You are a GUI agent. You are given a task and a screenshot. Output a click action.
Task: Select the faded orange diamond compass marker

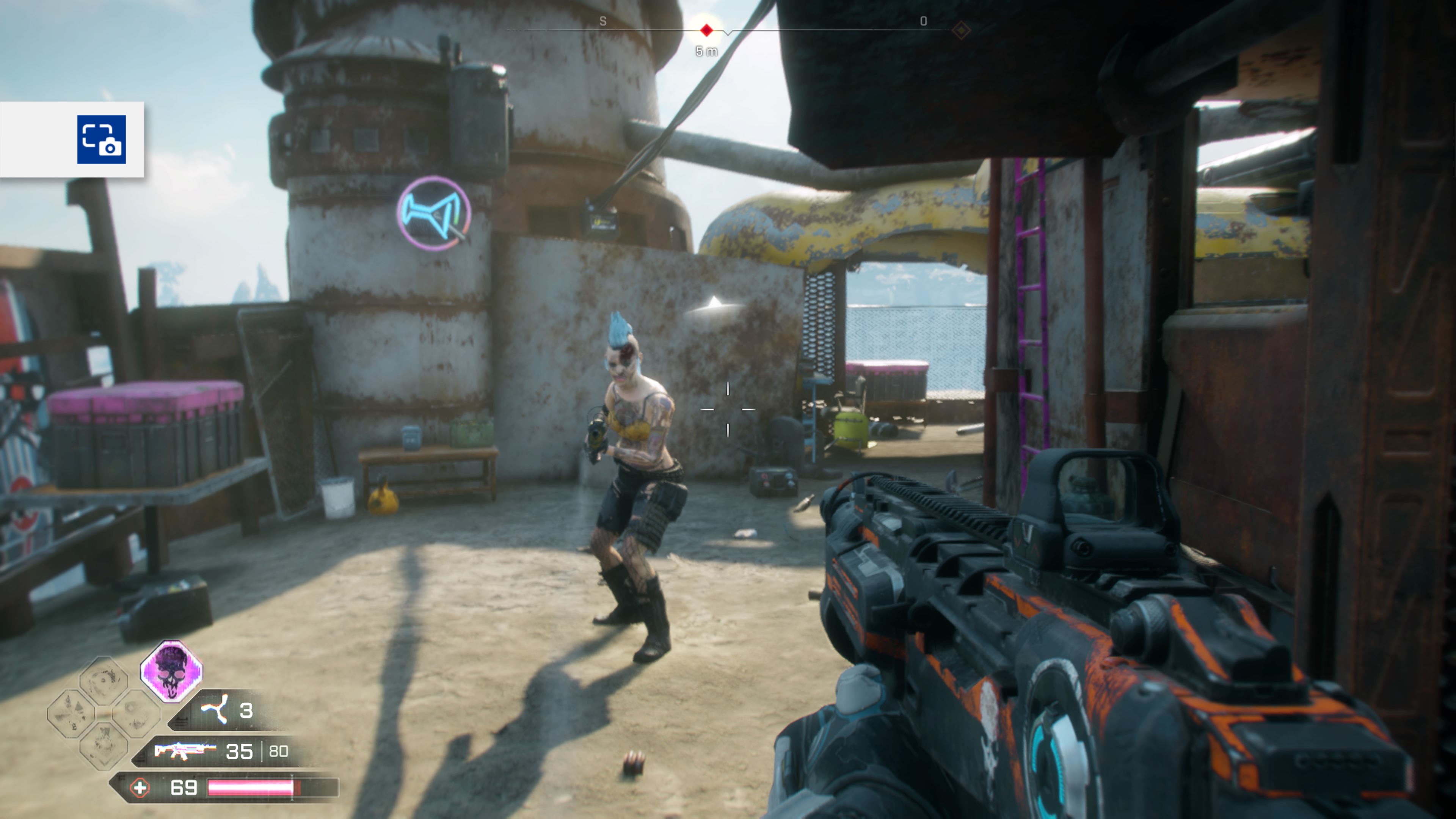[x=961, y=30]
